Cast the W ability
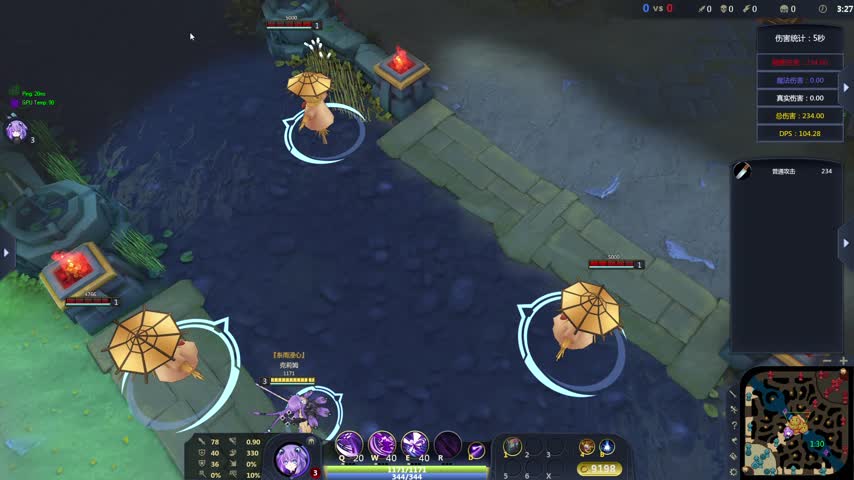Viewport: 854px width, 480px height. (382, 444)
